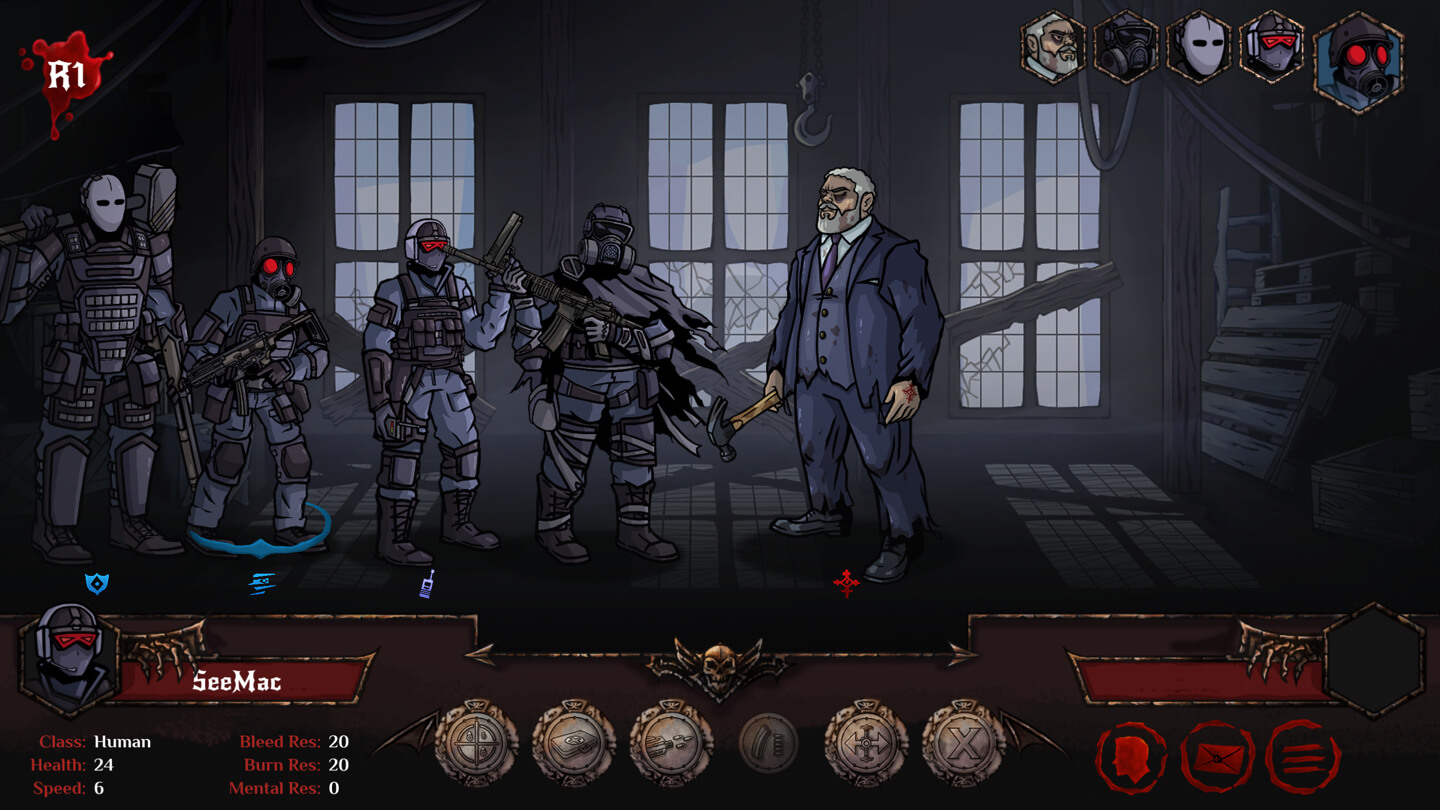Click the blue speed lines status icon
1440x810 pixels.
pyautogui.click(x=261, y=583)
